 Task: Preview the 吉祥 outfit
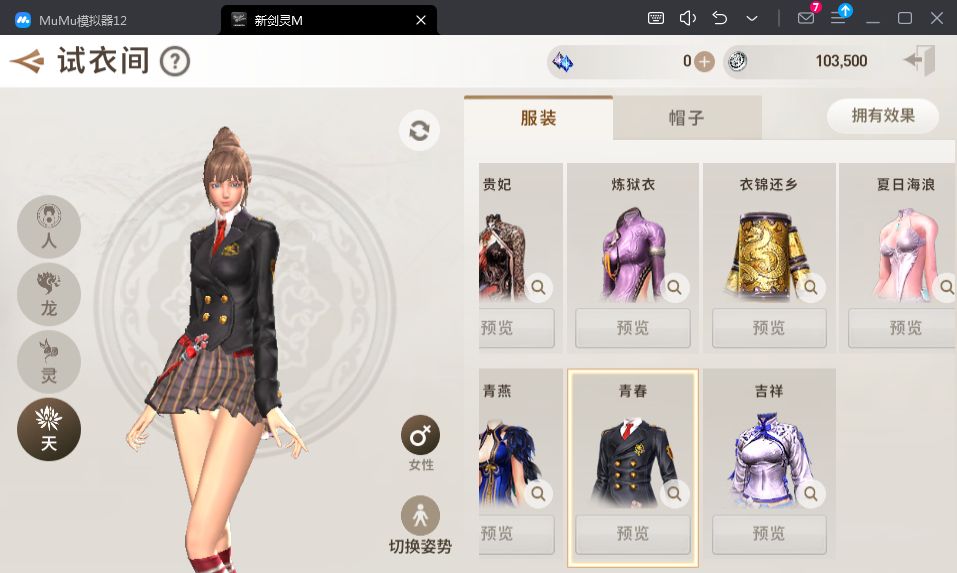tap(768, 534)
